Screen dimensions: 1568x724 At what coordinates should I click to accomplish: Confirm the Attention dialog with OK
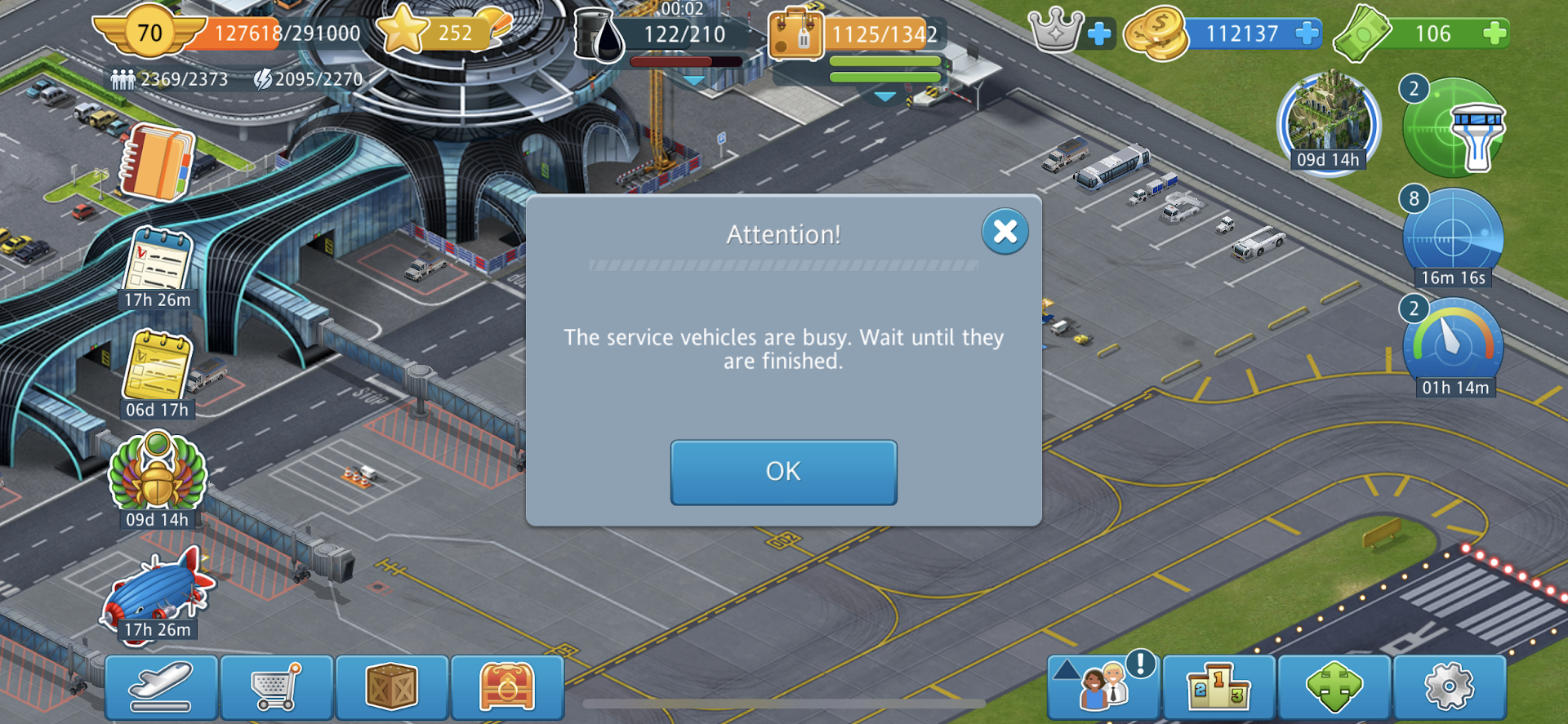pyautogui.click(x=783, y=472)
